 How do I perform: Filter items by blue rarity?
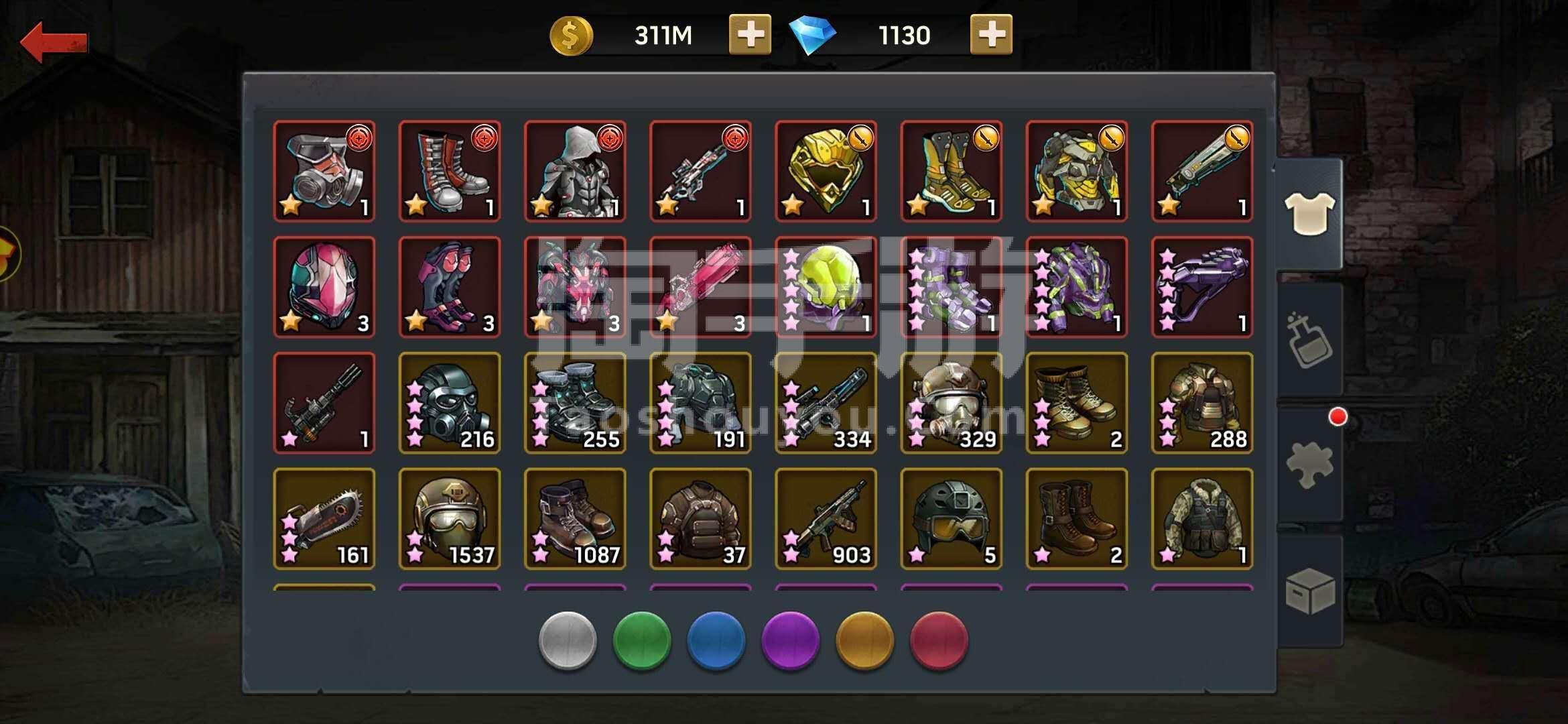tap(716, 640)
